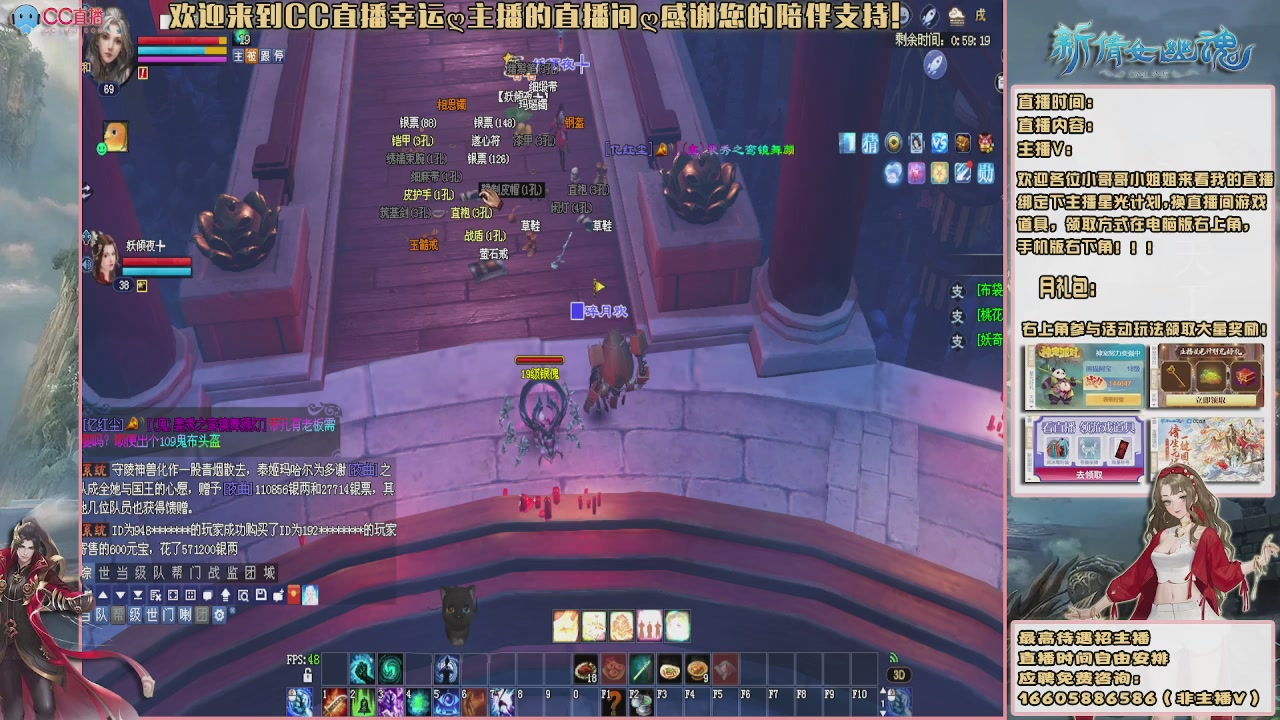Open chat settings via the gear icon
This screenshot has height=720, width=1280.
coord(221,615)
